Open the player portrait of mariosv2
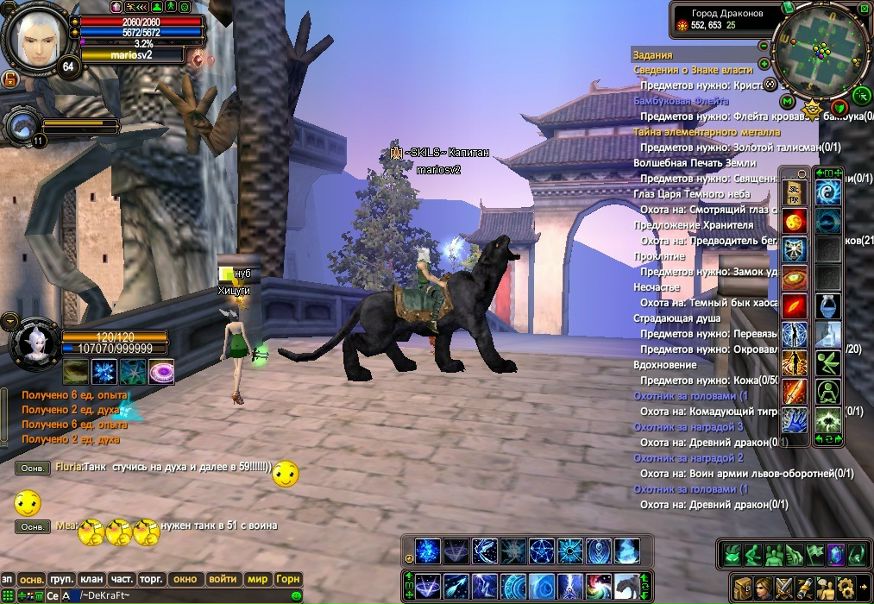The width and height of the screenshot is (874, 604). 37,38
